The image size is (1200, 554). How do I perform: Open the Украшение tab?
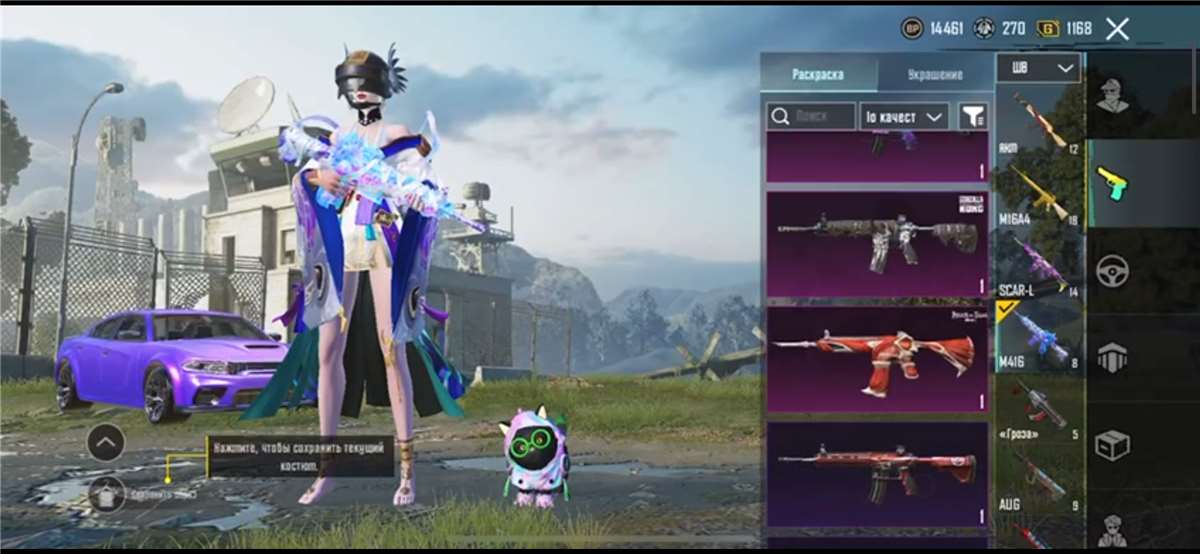click(935, 74)
